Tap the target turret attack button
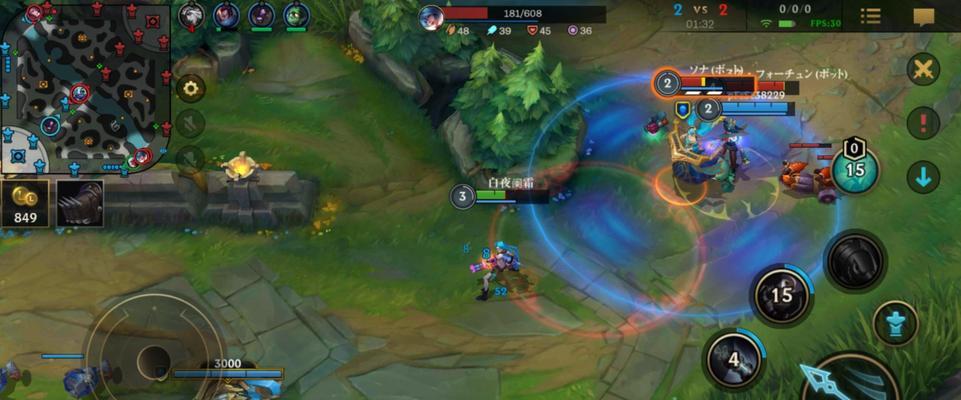The width and height of the screenshot is (961, 400). pos(895,324)
